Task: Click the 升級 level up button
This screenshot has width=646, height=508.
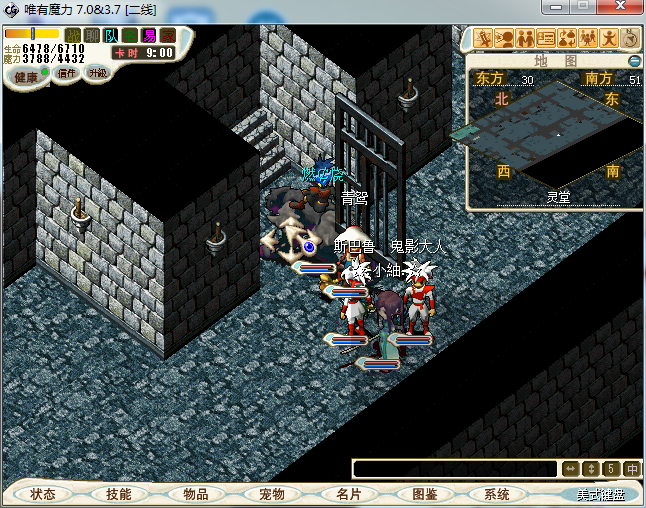Action: (97, 73)
